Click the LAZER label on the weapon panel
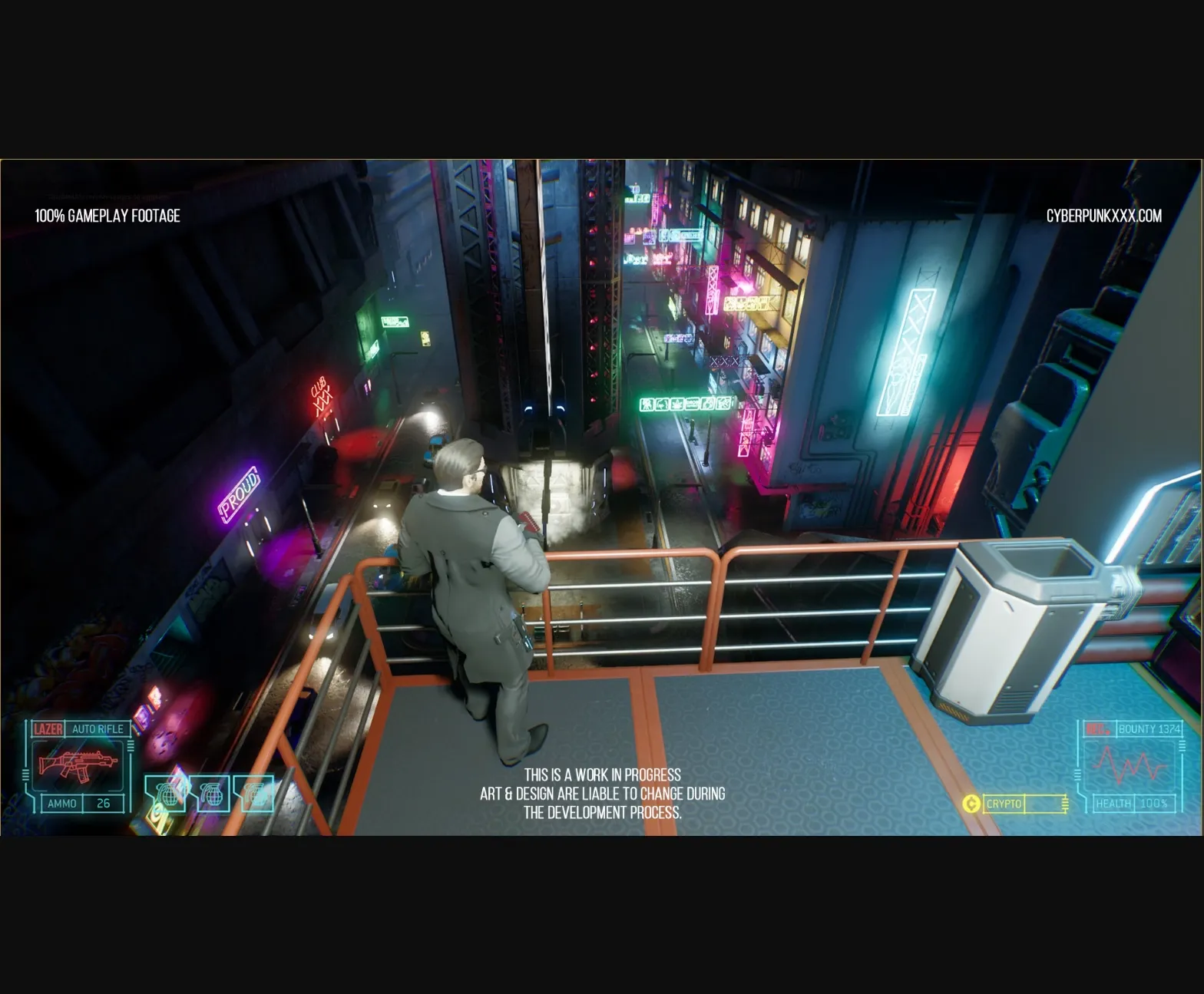The width and height of the screenshot is (1204, 994). tap(48, 728)
